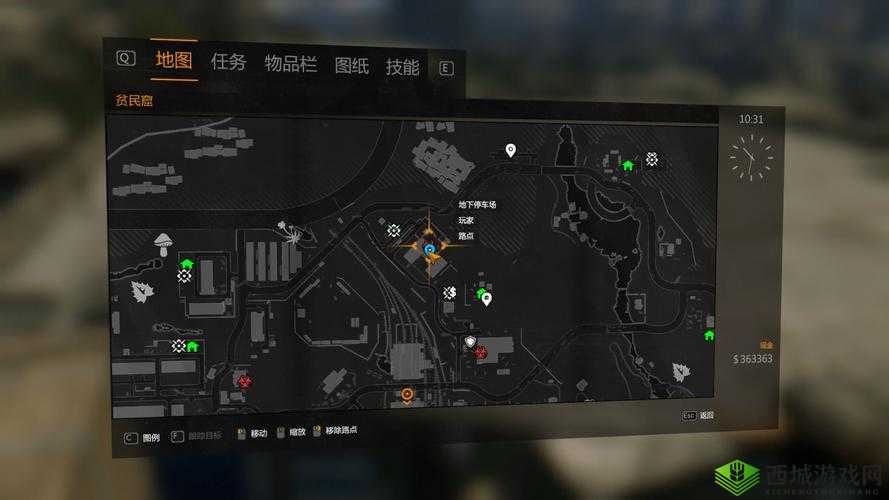This screenshot has height=500, width=889.
Task: Click the white shield map icon
Action: tap(470, 342)
